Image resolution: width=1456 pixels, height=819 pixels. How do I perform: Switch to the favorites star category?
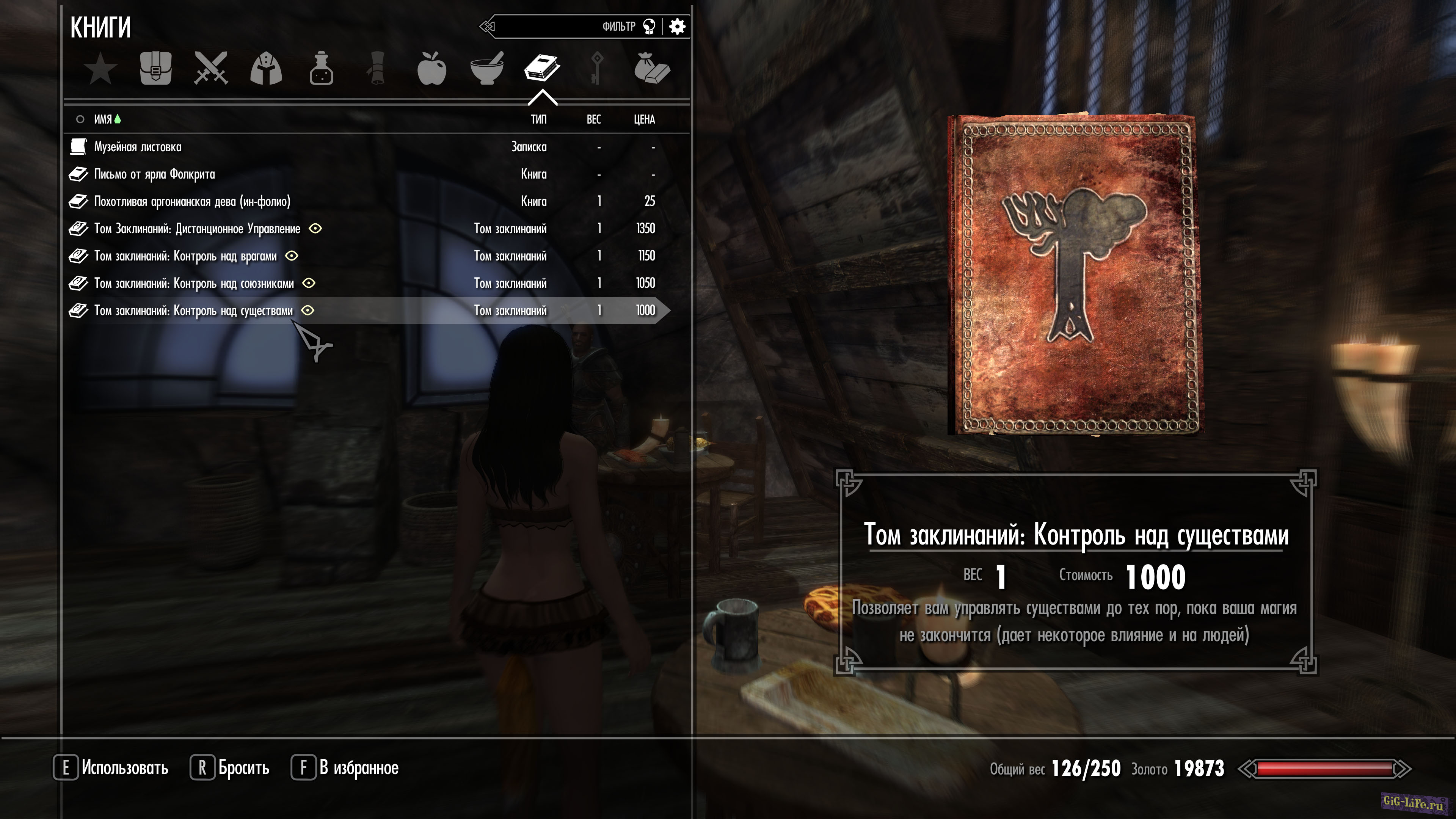tap(100, 69)
